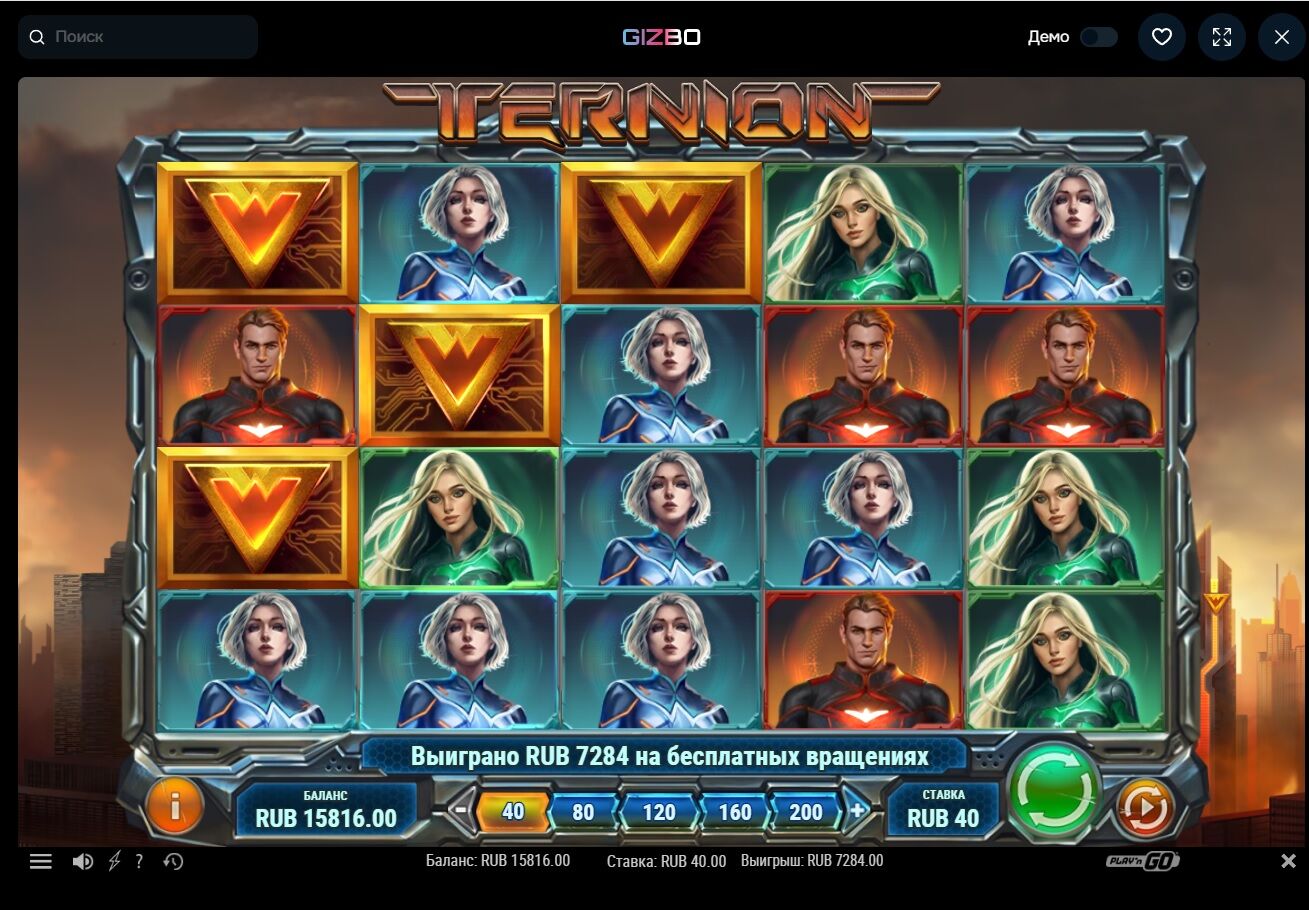Toggle the game sound speaker icon
1309x910 pixels.
(x=83, y=861)
